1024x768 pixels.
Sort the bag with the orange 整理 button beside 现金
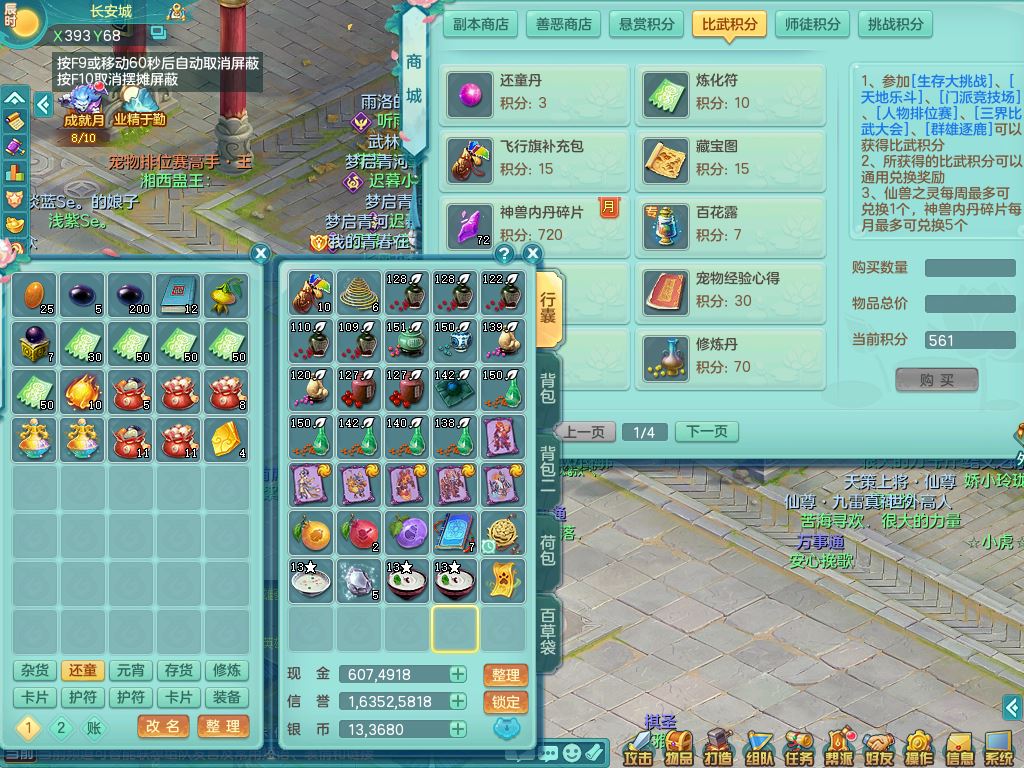click(x=505, y=675)
